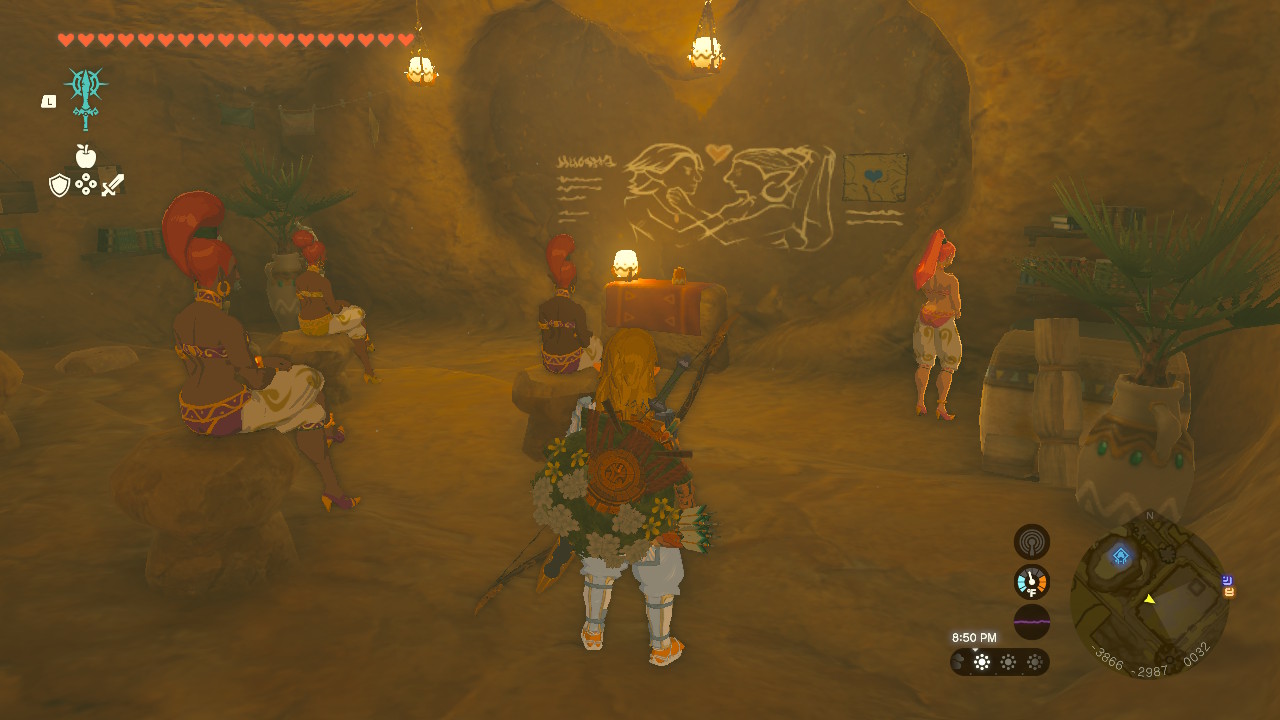Click the cloudy weather forecast icon
Screen dimensions: 1280x720
click(957, 659)
